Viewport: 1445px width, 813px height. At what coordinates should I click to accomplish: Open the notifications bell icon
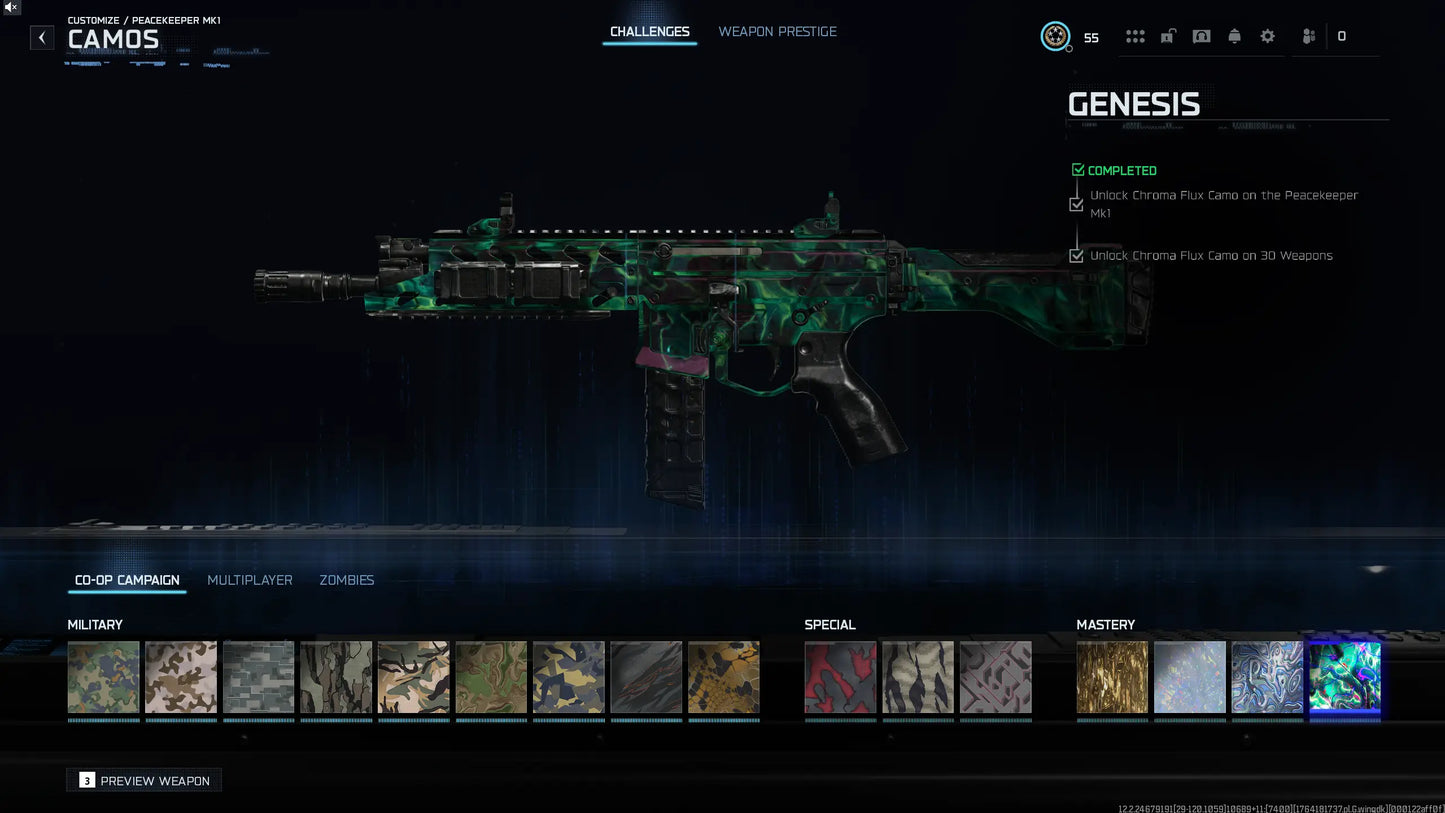click(1234, 36)
